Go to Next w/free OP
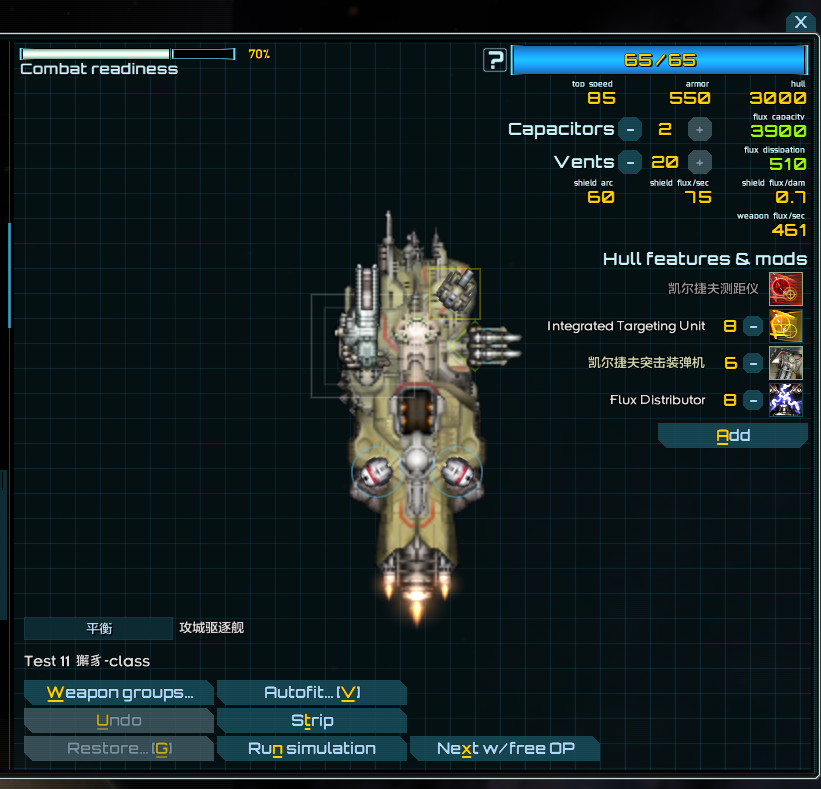The image size is (821, 789). click(505, 749)
